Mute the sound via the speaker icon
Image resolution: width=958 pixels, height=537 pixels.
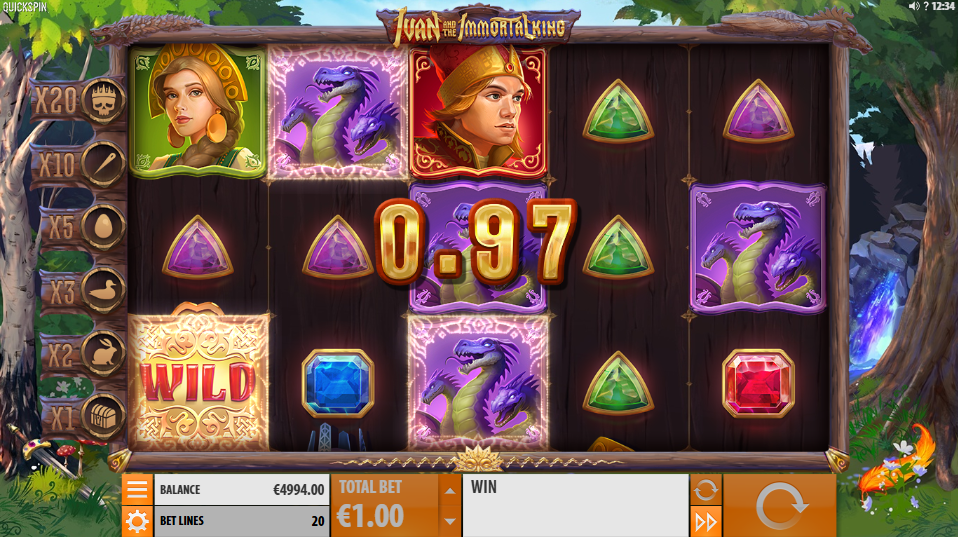[x=913, y=6]
